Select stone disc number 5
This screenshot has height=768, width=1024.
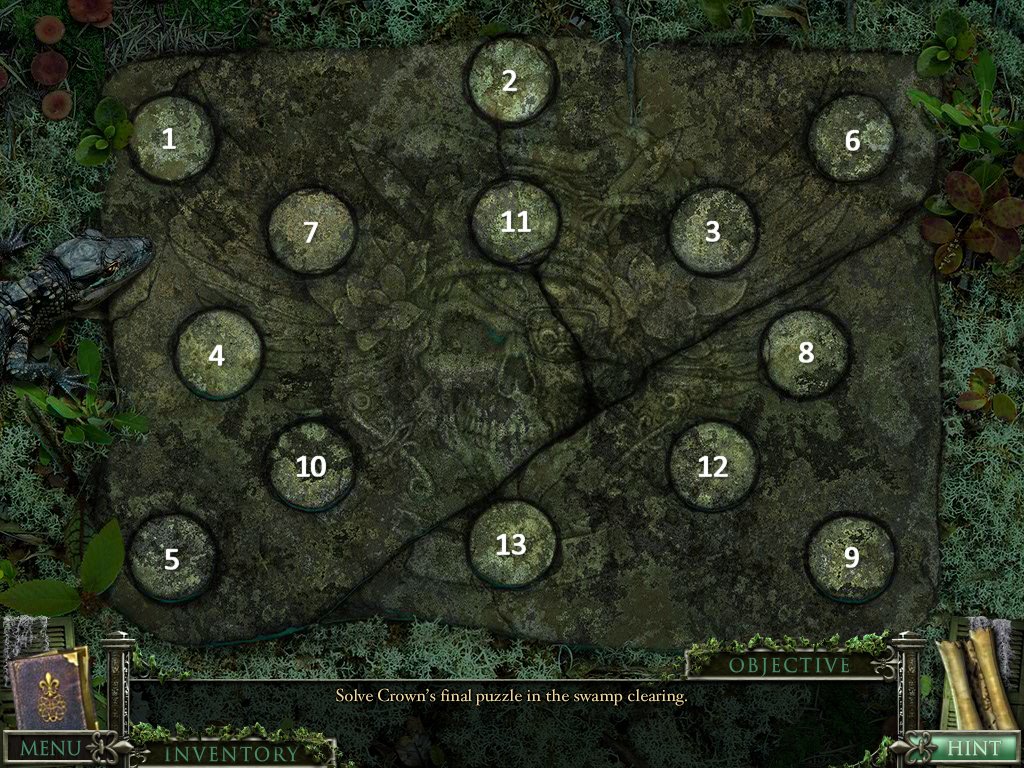(172, 558)
